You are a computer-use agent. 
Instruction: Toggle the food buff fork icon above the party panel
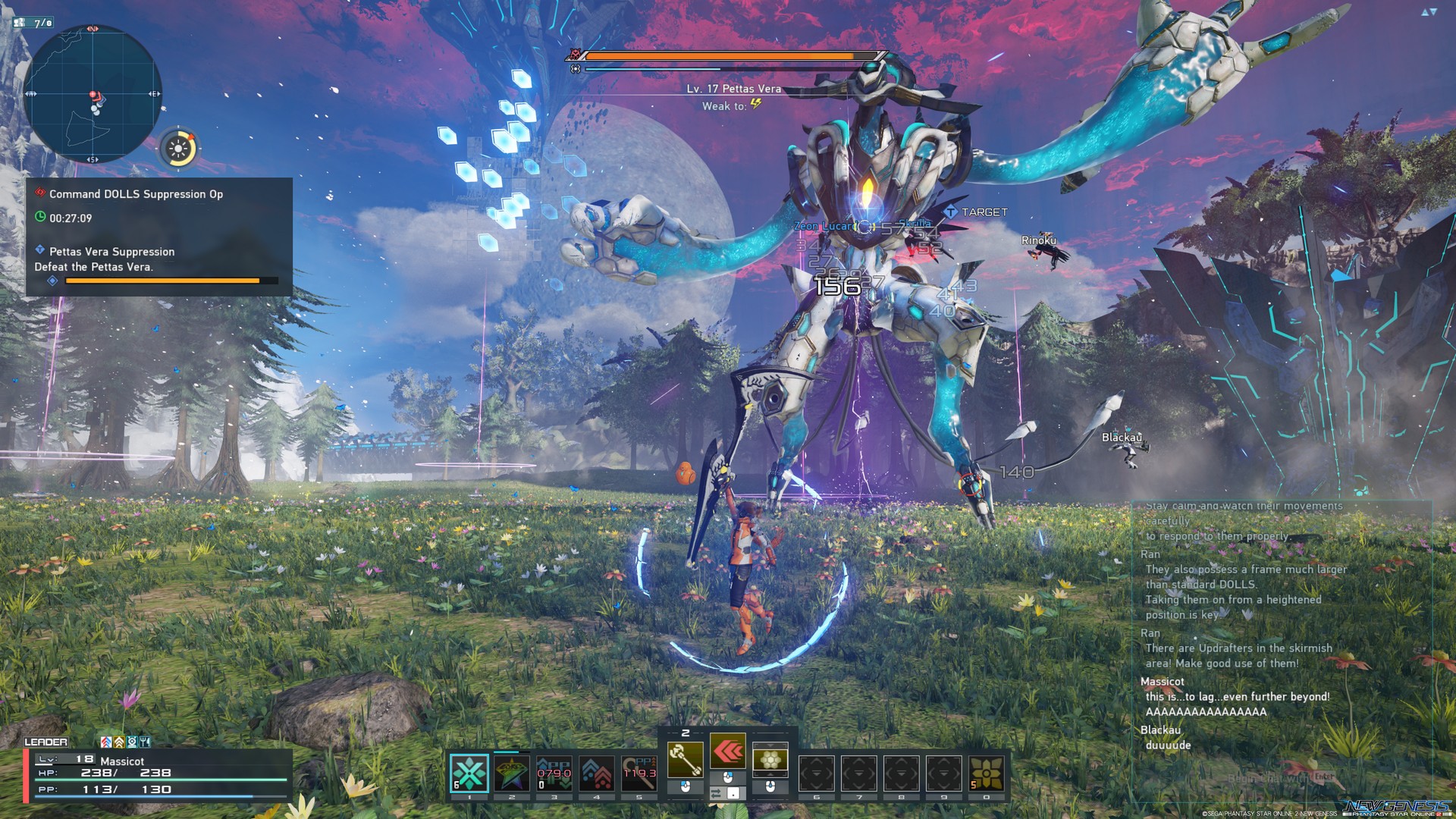pos(144,743)
